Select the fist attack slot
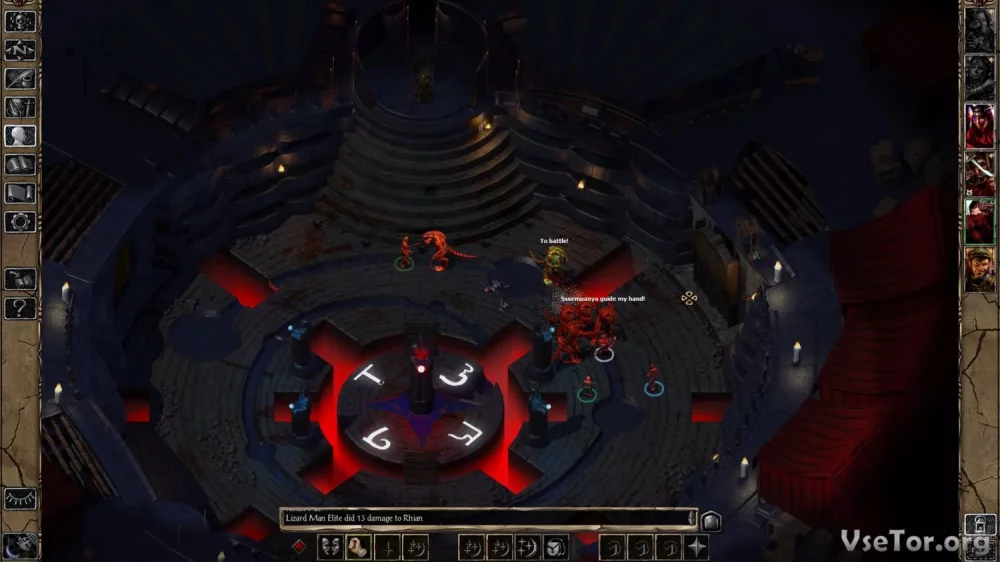Image resolution: width=1000 pixels, height=562 pixels. (358, 547)
